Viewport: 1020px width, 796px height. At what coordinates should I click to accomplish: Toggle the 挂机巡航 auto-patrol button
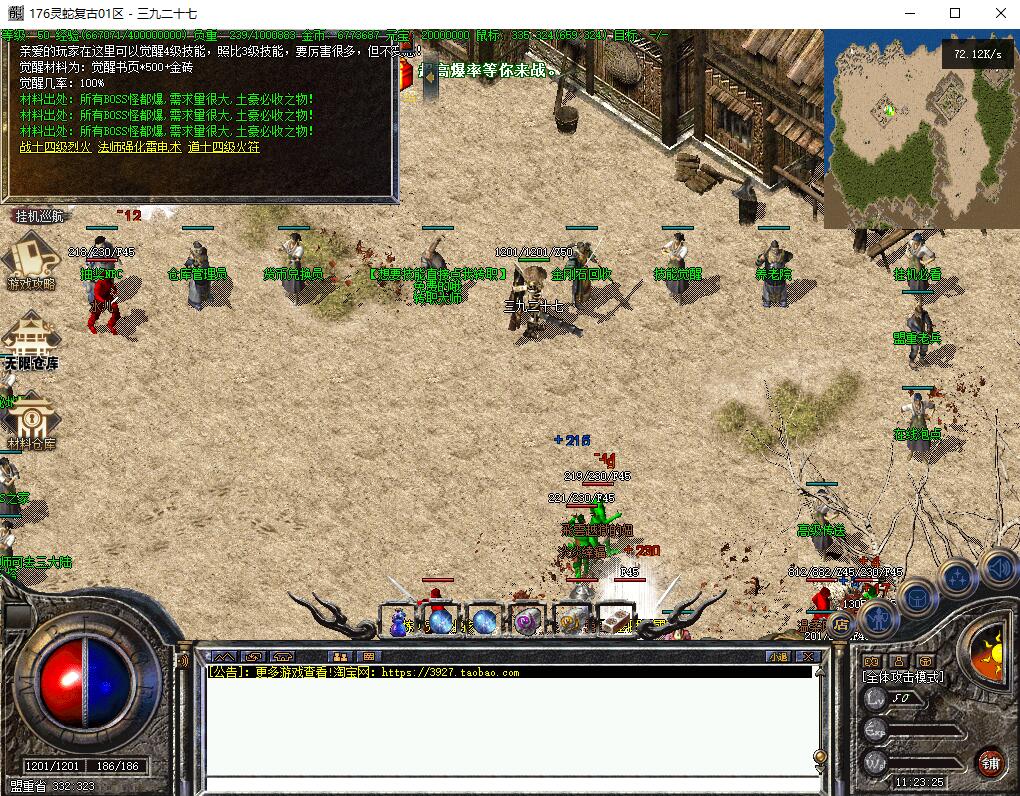tap(39, 215)
